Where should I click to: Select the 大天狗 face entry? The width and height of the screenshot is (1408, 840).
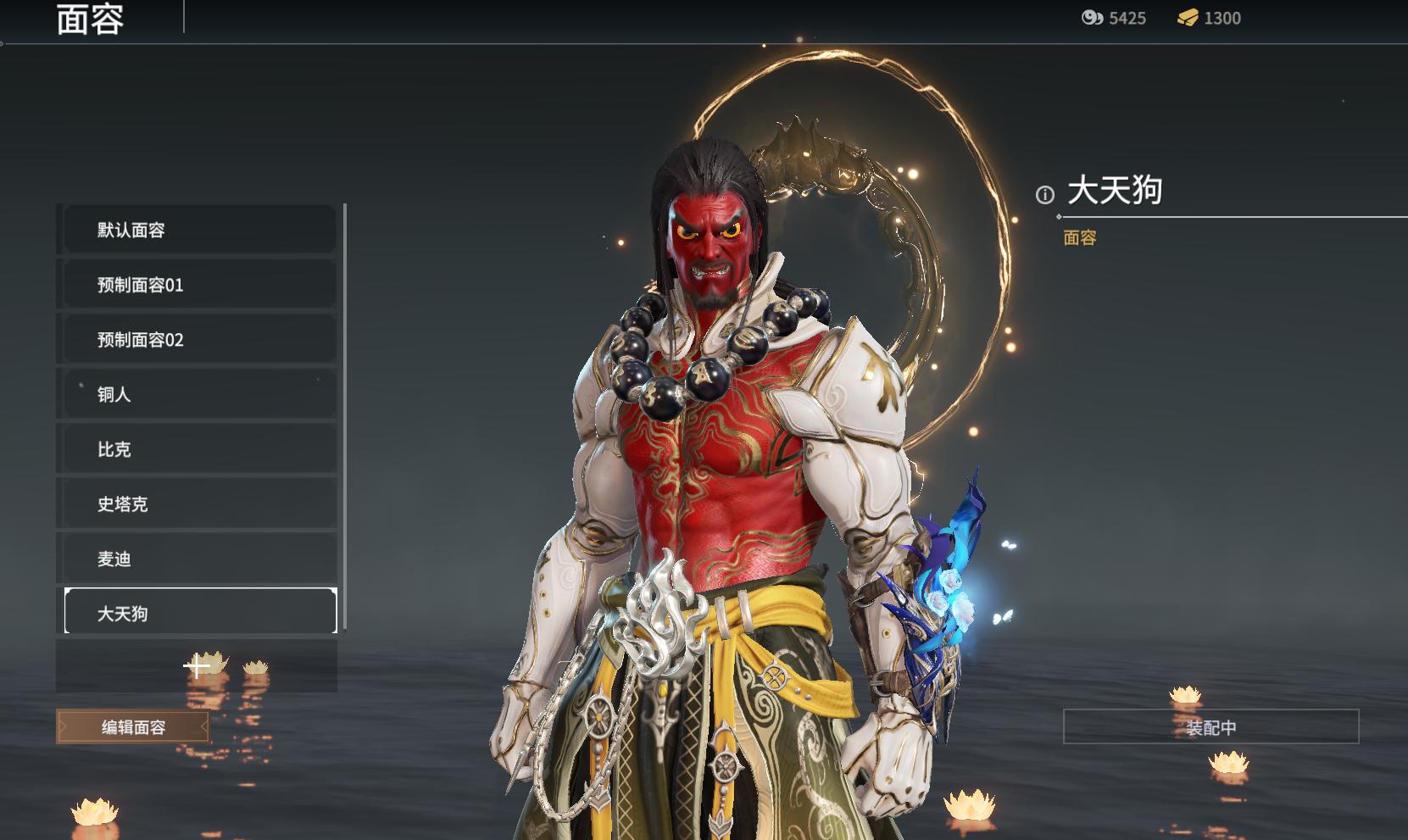pyautogui.click(x=200, y=613)
